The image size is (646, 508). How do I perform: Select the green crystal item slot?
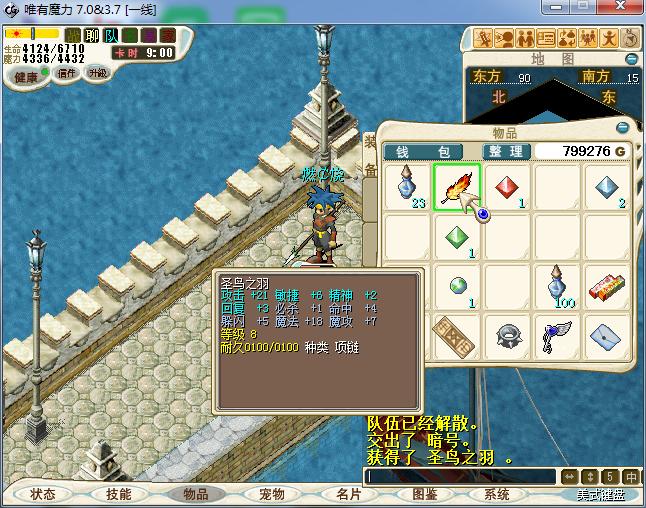[457, 237]
